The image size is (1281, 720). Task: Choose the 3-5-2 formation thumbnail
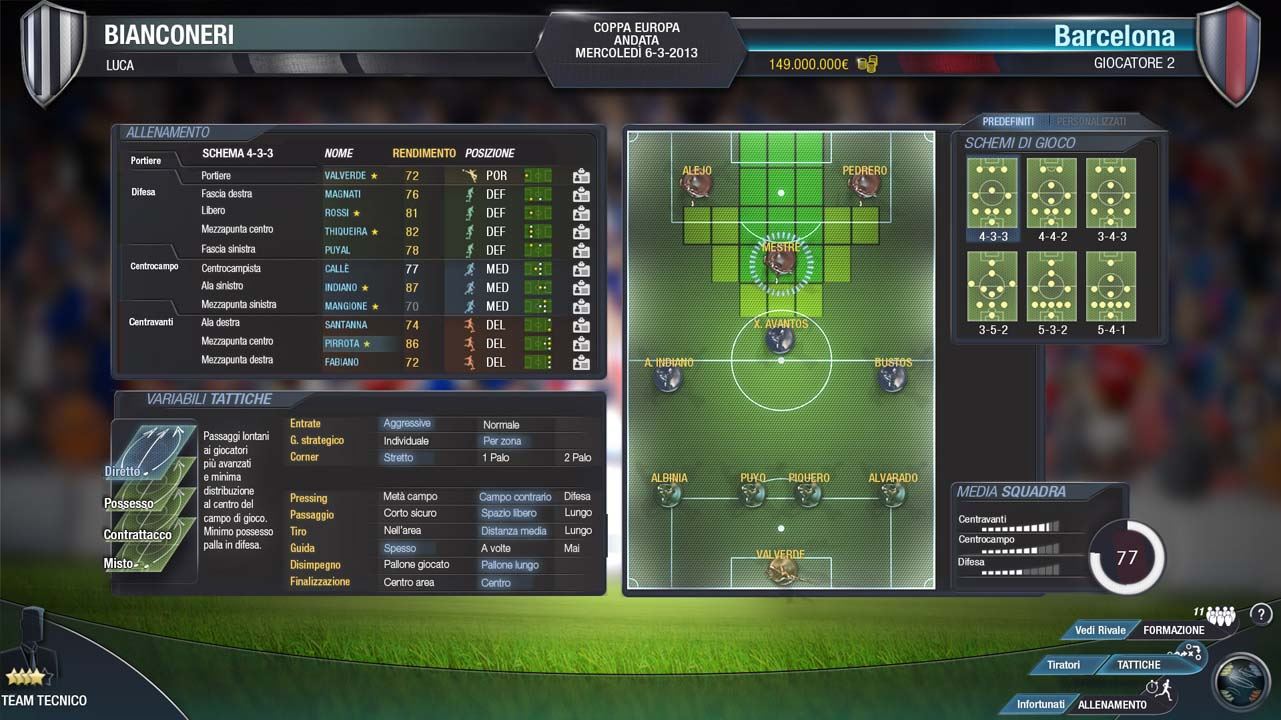(992, 287)
